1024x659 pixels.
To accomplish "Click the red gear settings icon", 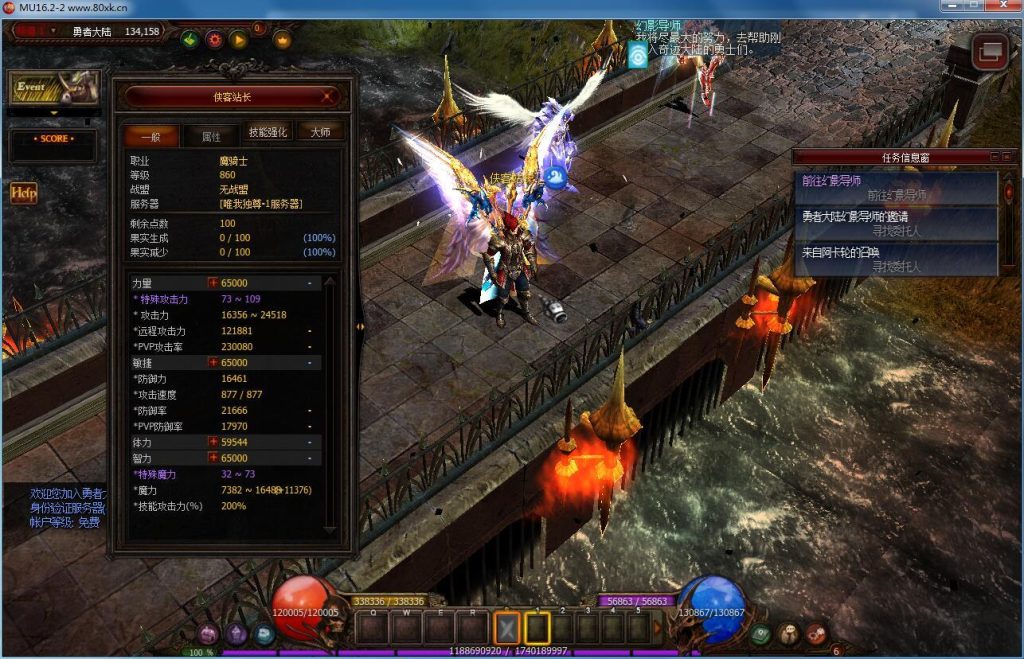I will (214, 40).
